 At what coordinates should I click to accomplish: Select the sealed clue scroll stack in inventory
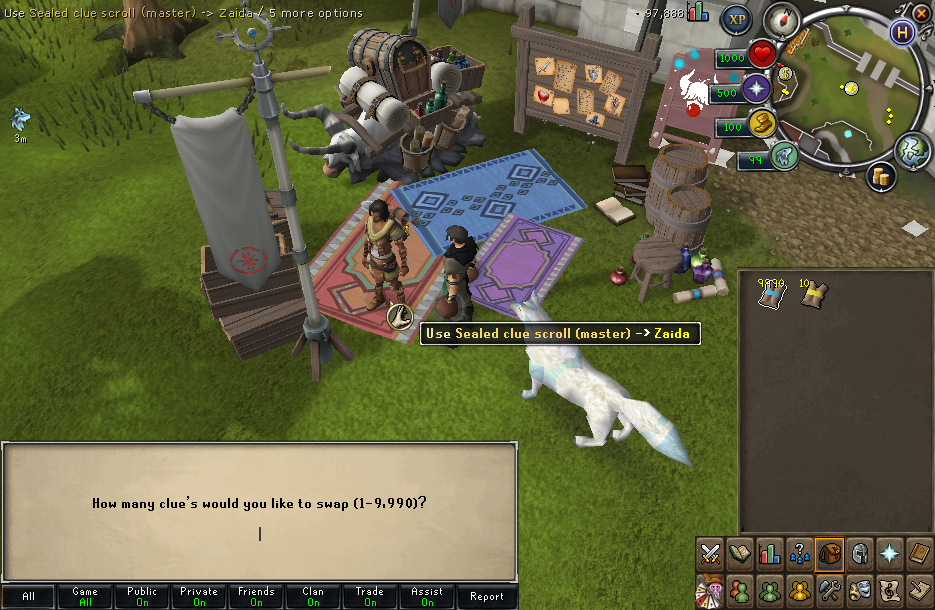coord(769,294)
